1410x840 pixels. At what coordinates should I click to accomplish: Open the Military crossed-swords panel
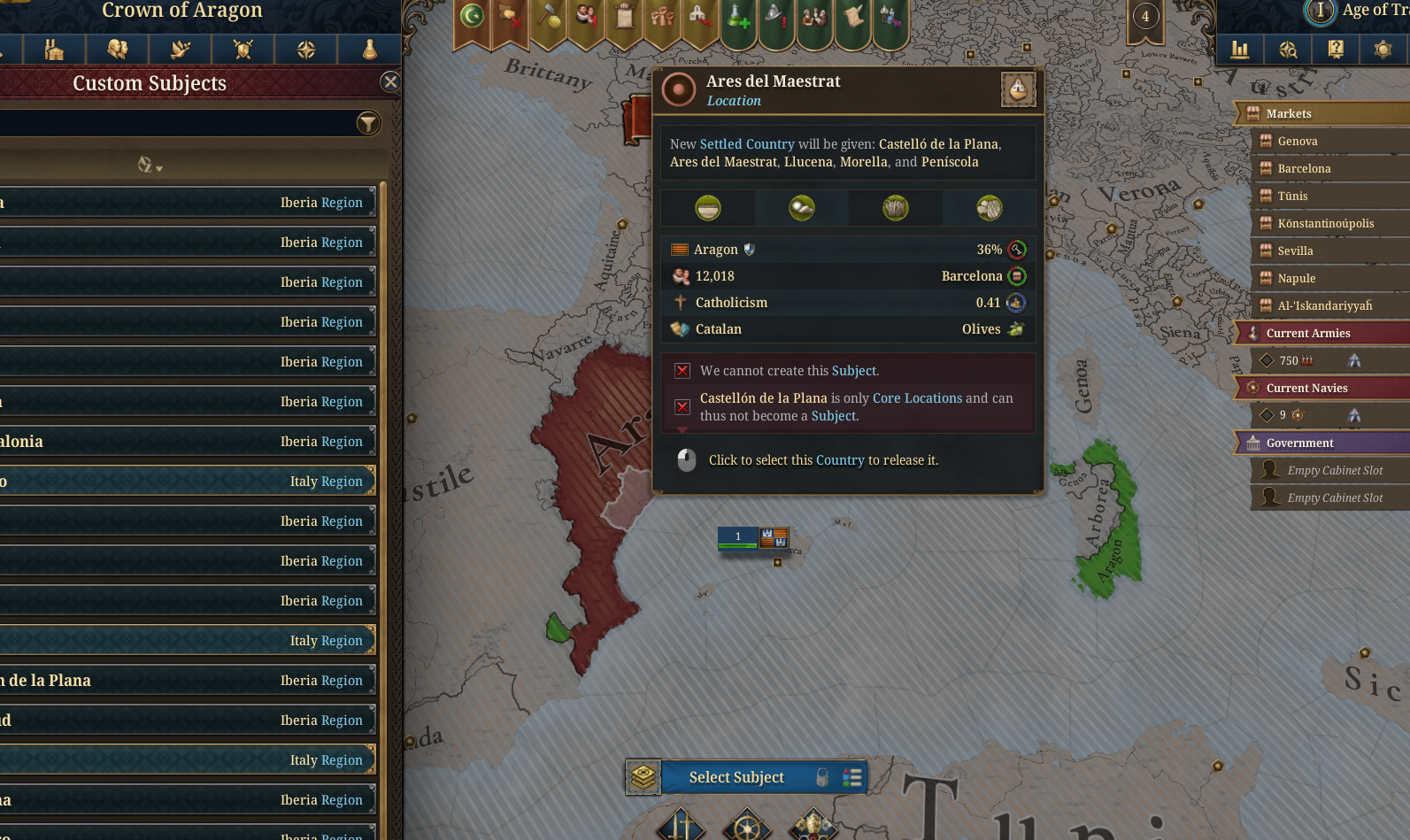[x=243, y=50]
